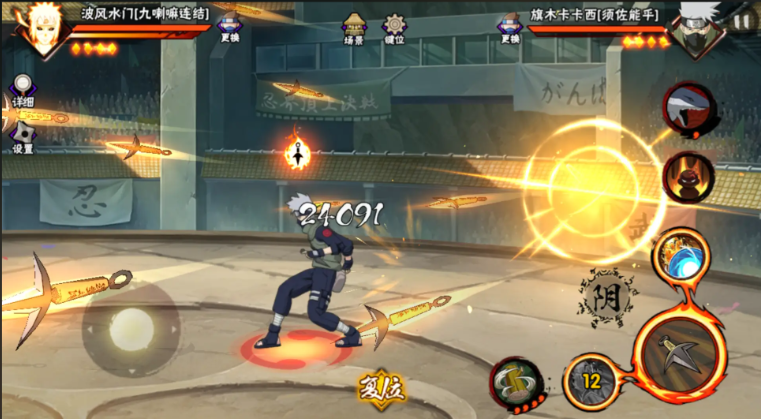Activate the white masked summon icon

pos(689,107)
